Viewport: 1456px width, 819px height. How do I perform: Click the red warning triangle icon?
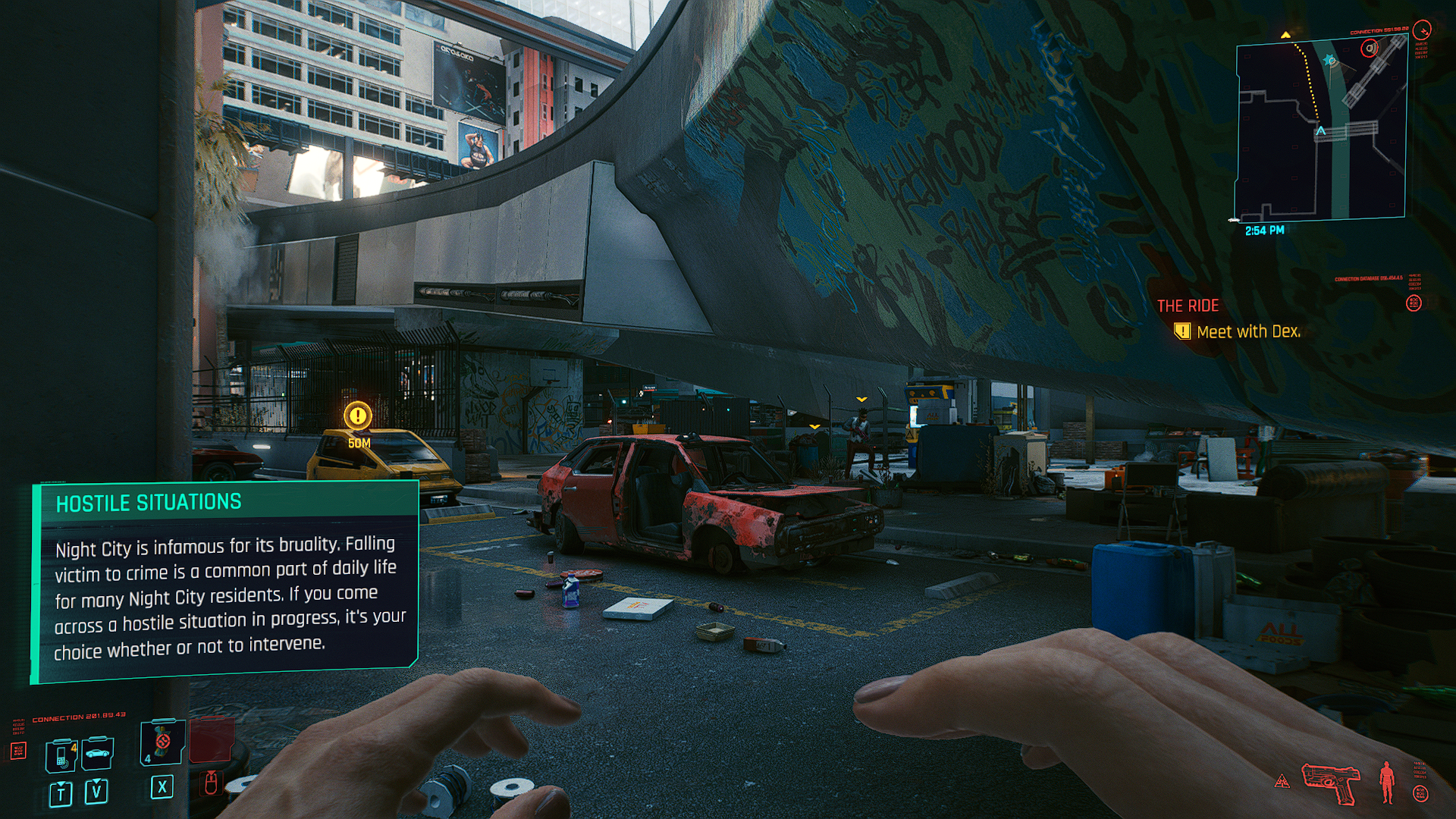(x=1282, y=781)
